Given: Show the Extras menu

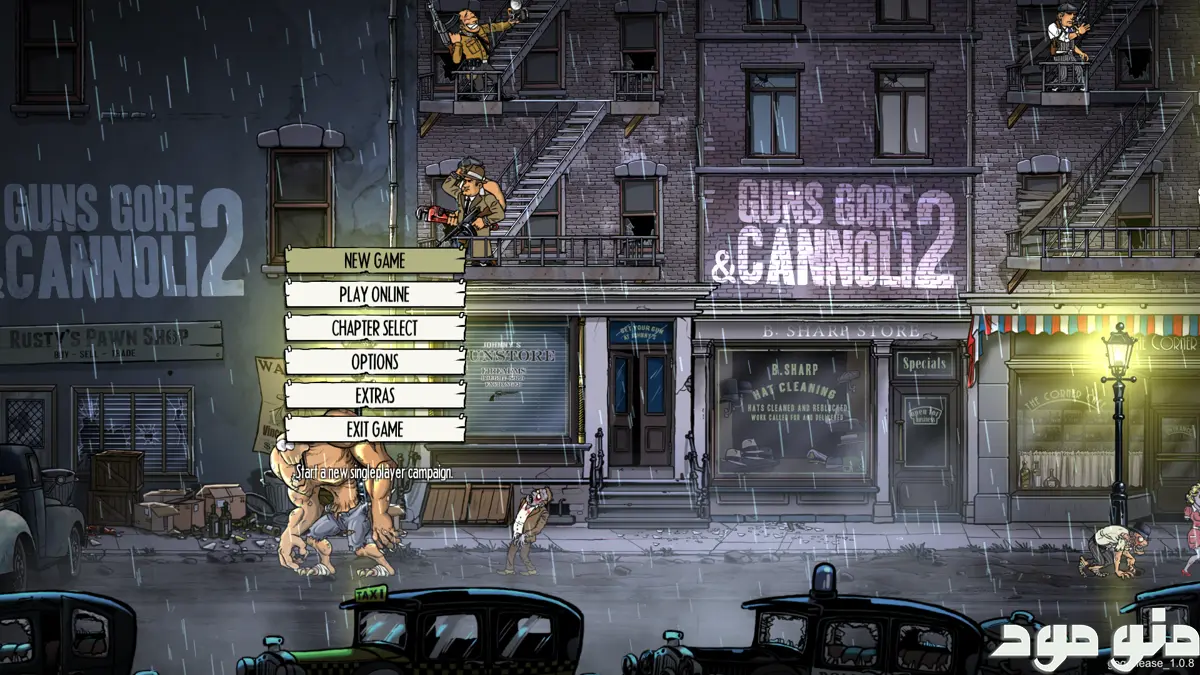Looking at the screenshot, I should pyautogui.click(x=375, y=396).
